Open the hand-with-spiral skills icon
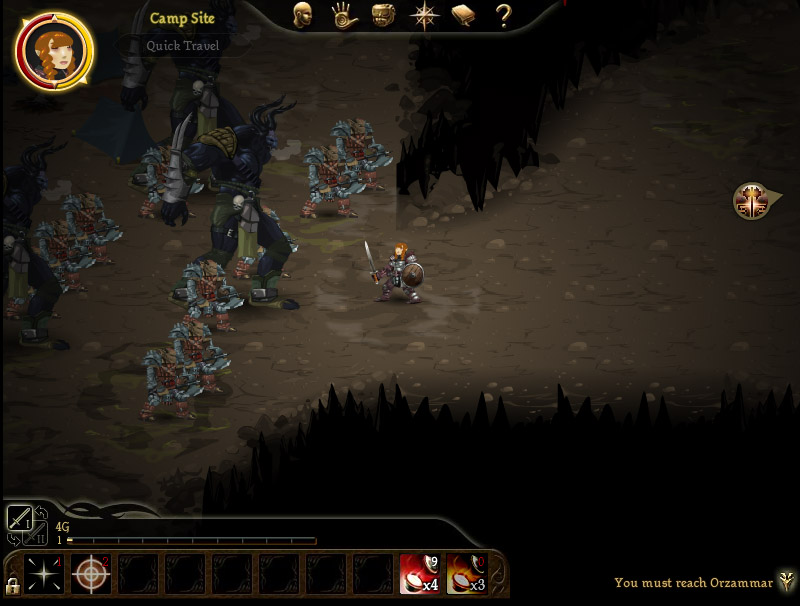This screenshot has height=606, width=800. (345, 15)
